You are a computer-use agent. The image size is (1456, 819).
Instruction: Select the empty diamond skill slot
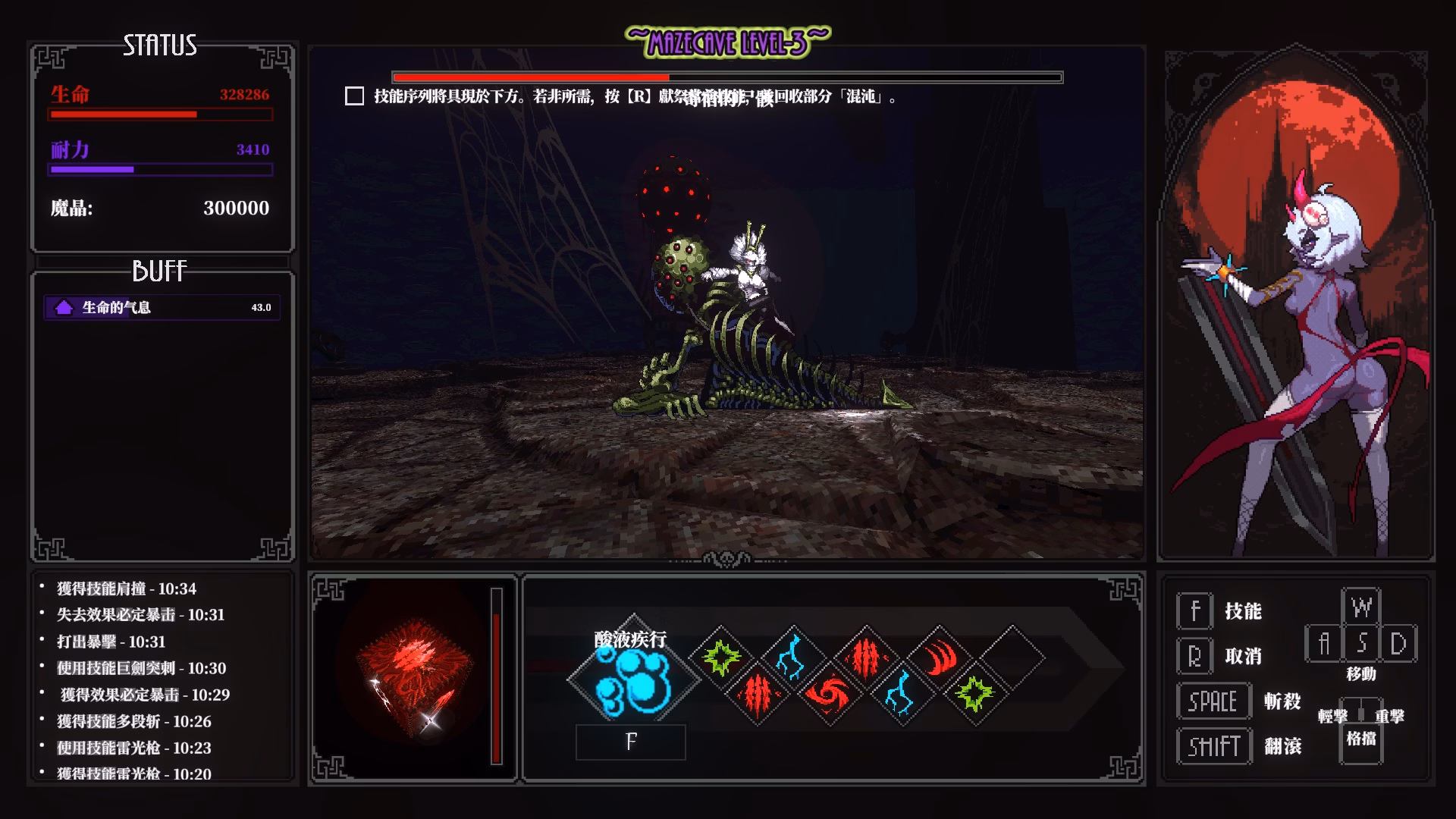coord(1011,657)
